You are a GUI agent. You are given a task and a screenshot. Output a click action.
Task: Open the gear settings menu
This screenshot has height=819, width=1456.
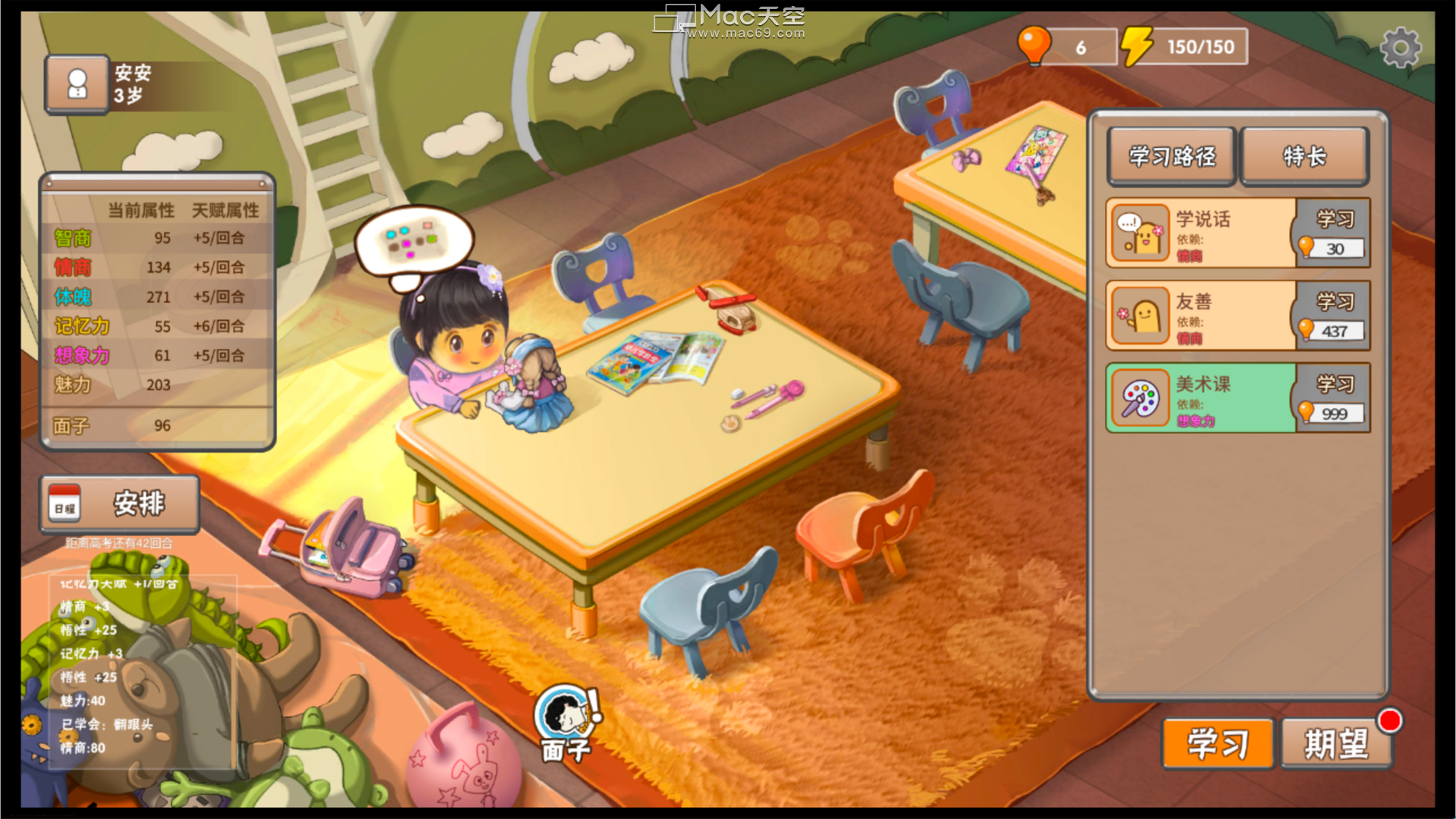(x=1400, y=49)
